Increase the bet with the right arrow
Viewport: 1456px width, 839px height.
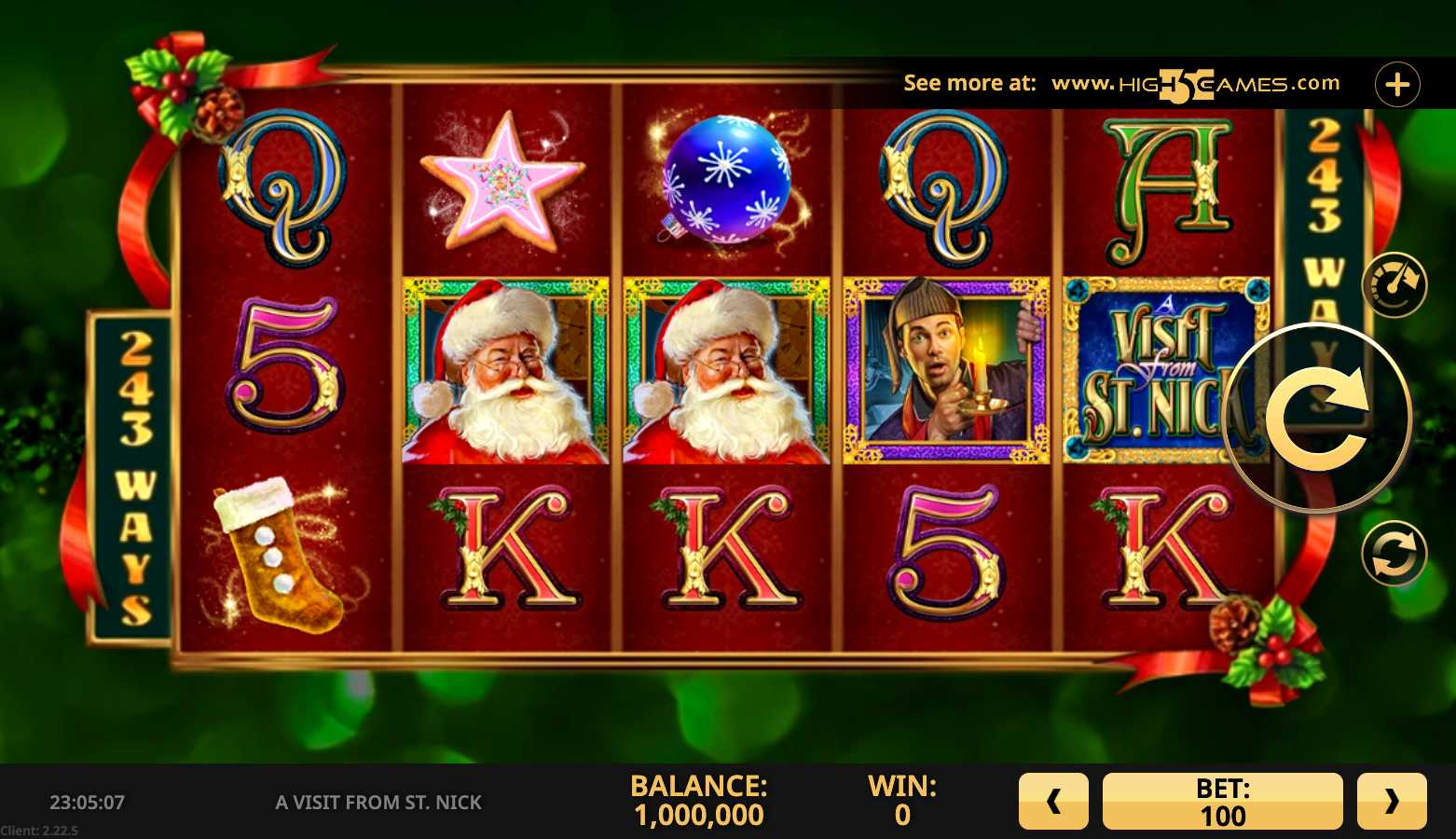point(1392,801)
